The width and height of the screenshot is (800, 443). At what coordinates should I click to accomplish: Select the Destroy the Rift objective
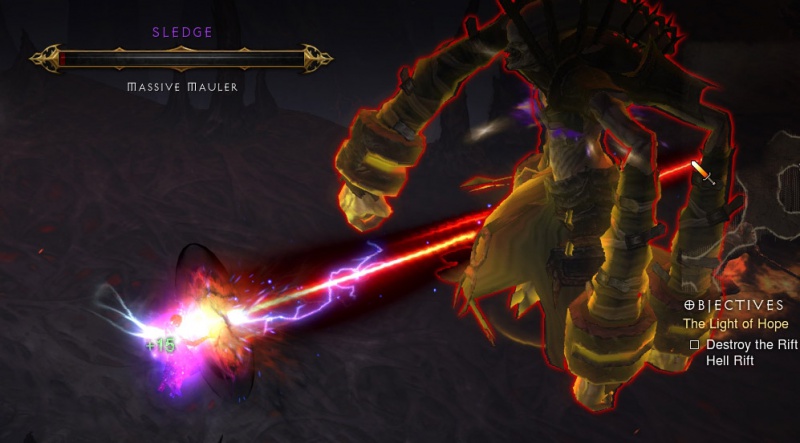point(751,344)
